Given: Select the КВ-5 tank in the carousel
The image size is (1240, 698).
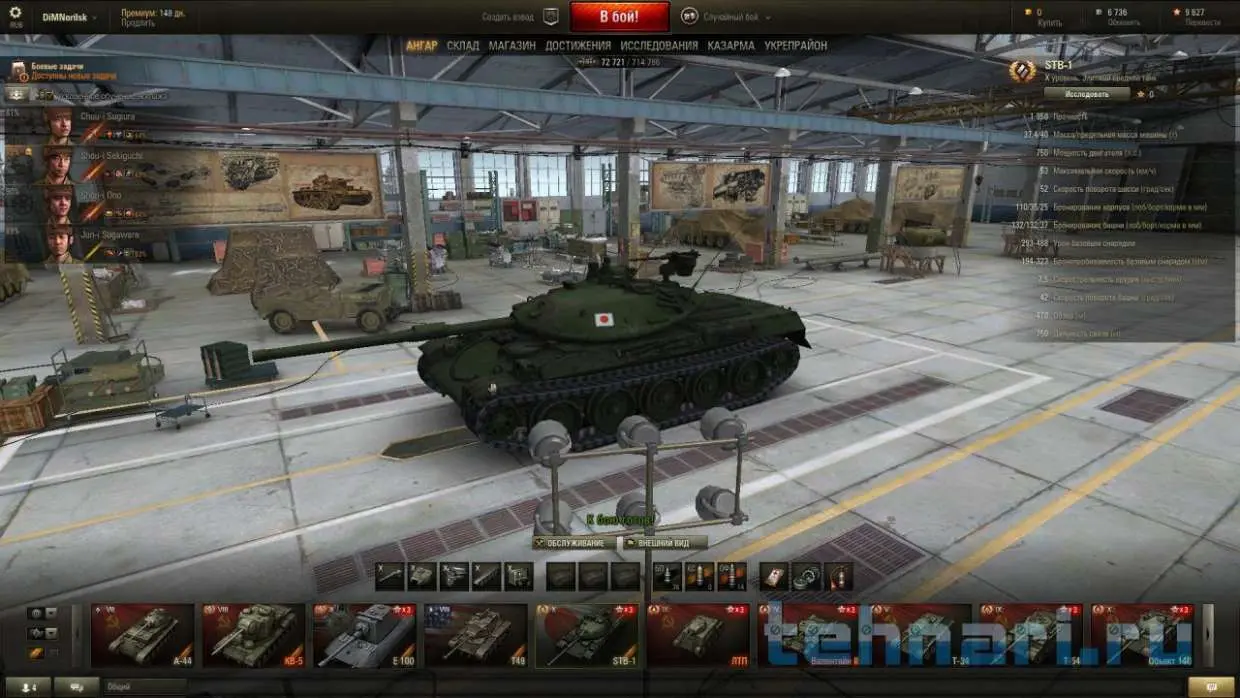Looking at the screenshot, I should 253,635.
